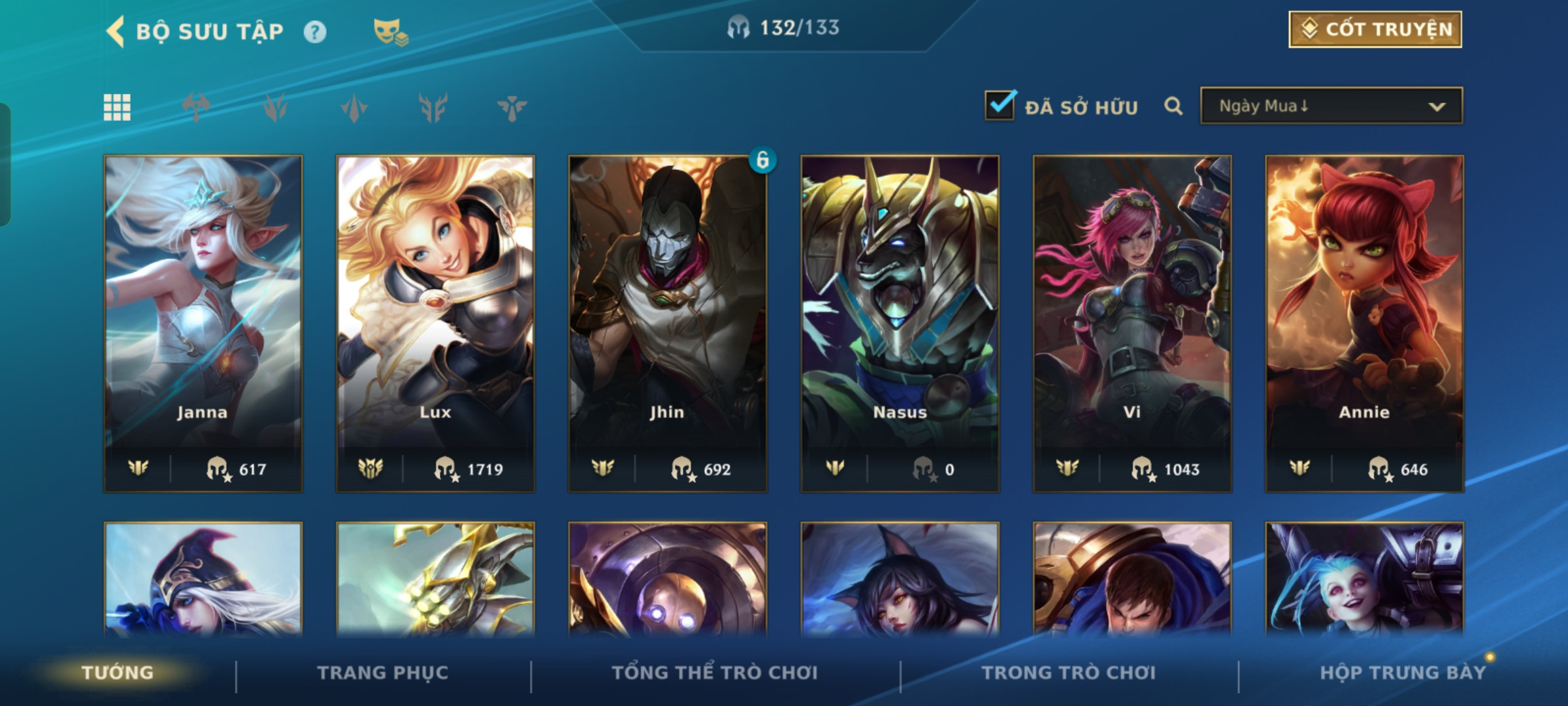Open the Cốt Truyện button

[x=1375, y=29]
